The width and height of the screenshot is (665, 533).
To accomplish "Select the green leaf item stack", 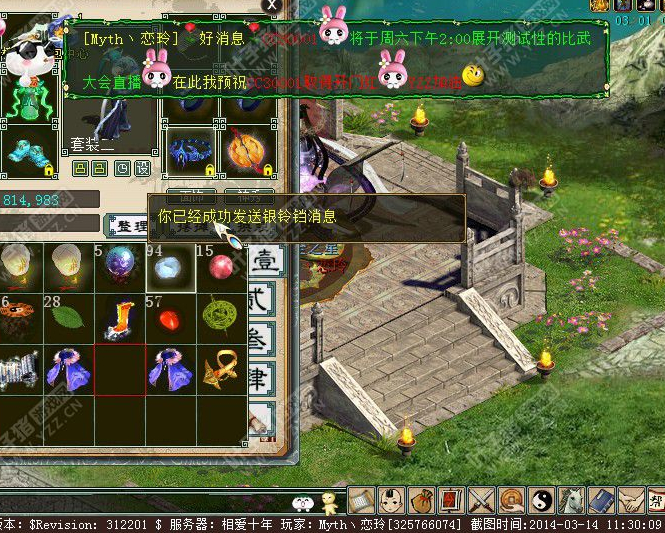I will [69, 318].
